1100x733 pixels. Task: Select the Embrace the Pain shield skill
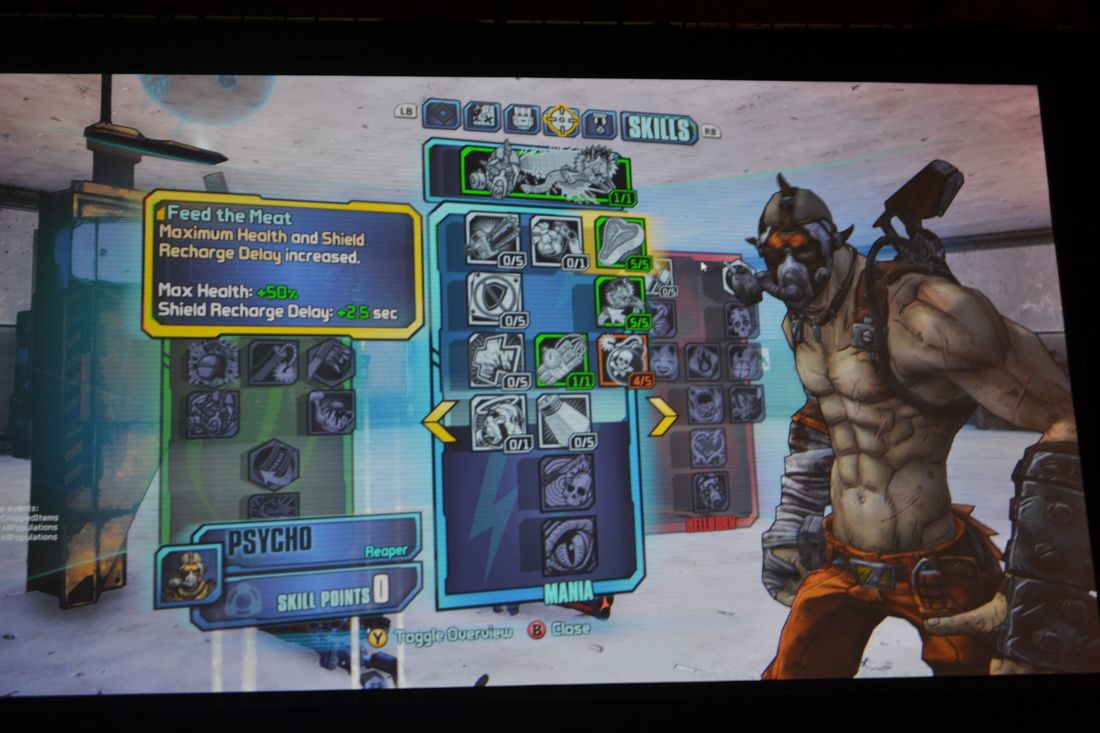pos(493,298)
